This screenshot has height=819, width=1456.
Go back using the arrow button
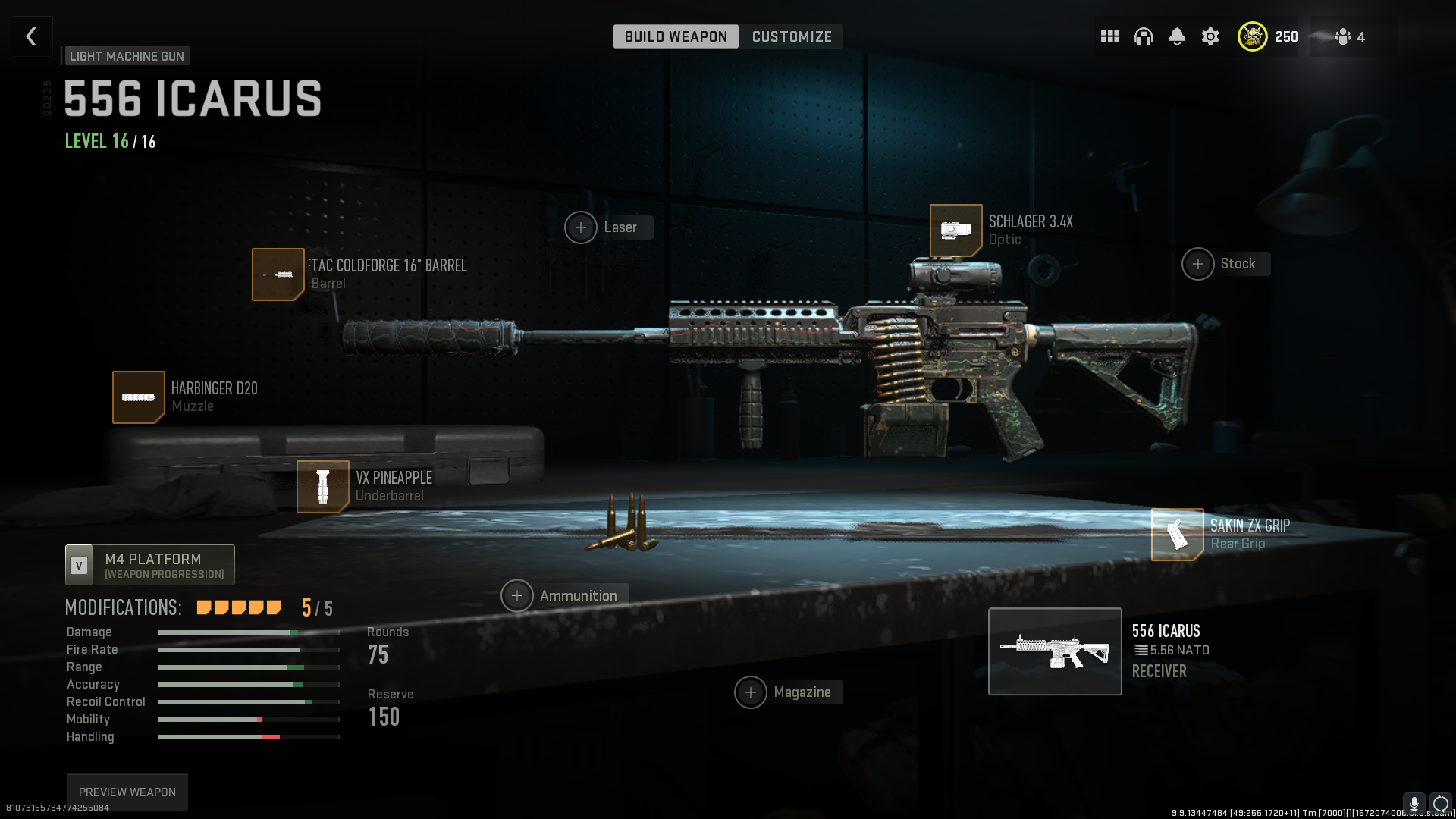click(x=31, y=36)
